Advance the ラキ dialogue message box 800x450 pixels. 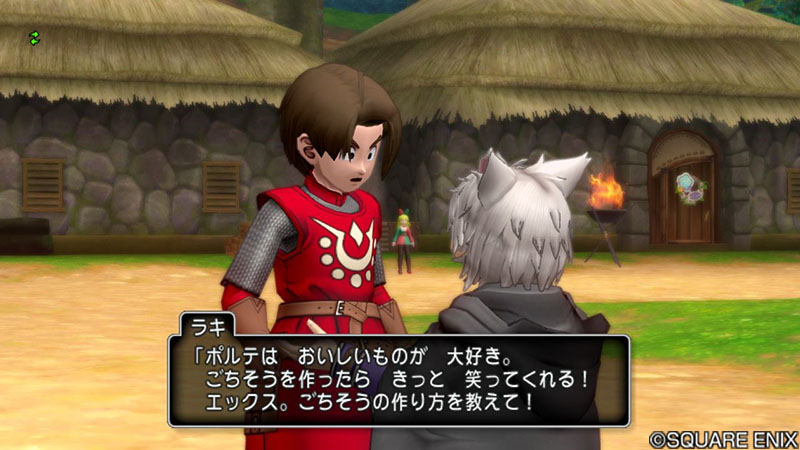(398, 380)
